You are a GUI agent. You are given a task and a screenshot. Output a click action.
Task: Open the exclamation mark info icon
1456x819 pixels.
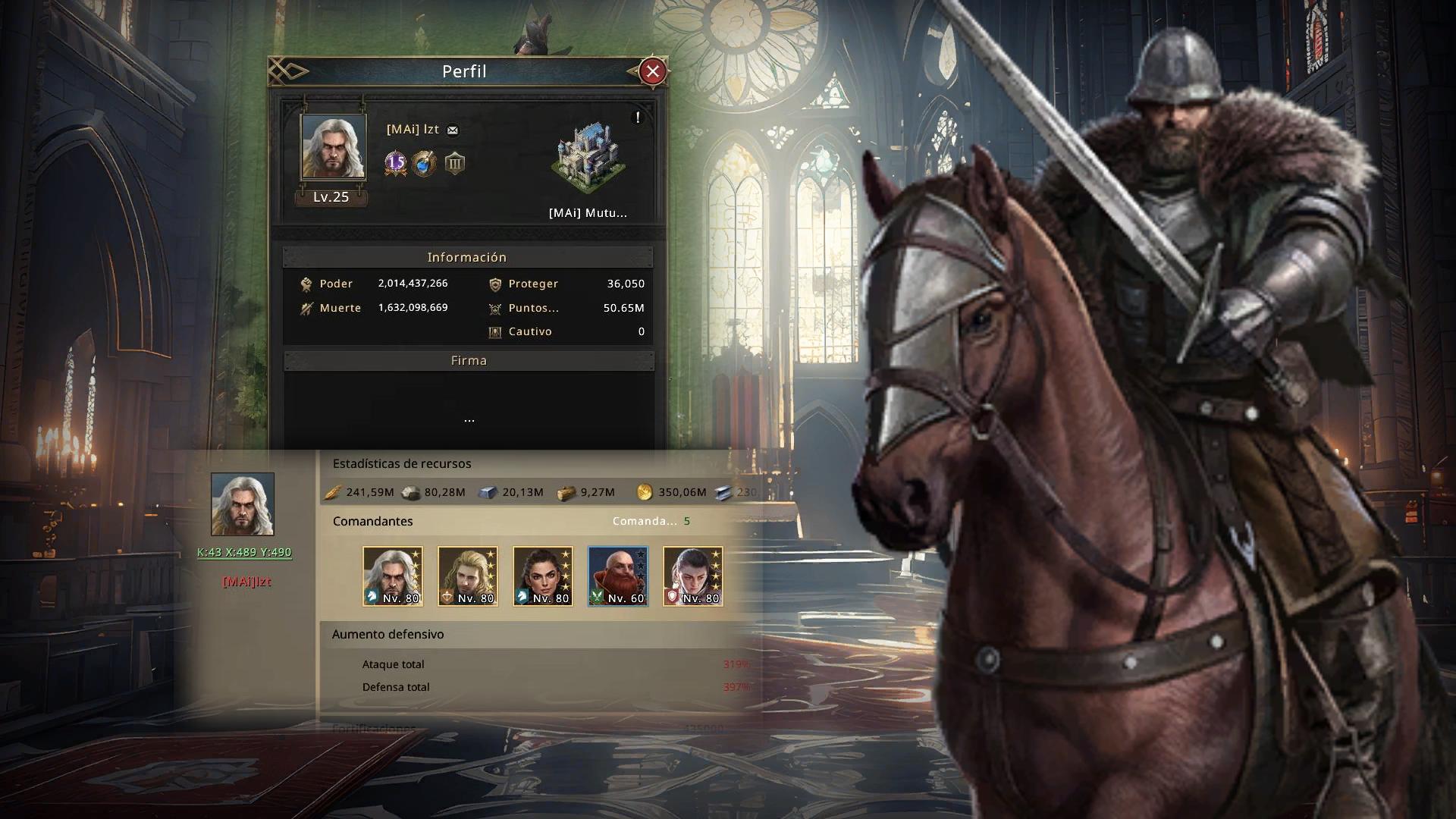point(638,118)
